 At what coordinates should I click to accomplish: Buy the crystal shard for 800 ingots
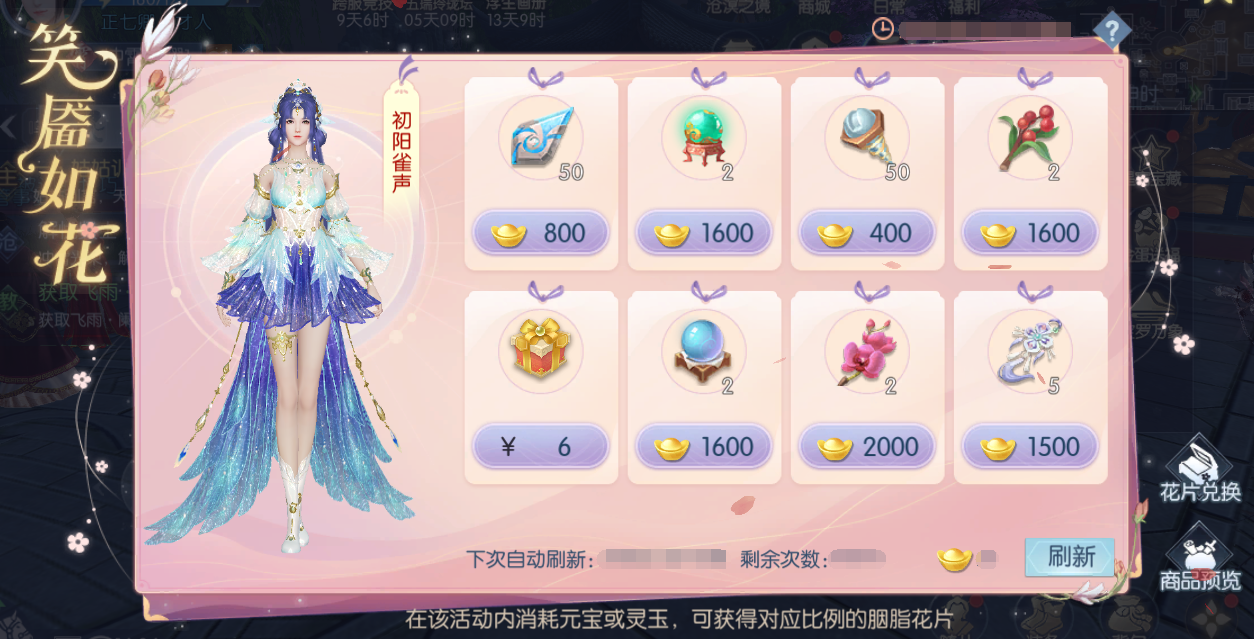pos(540,233)
